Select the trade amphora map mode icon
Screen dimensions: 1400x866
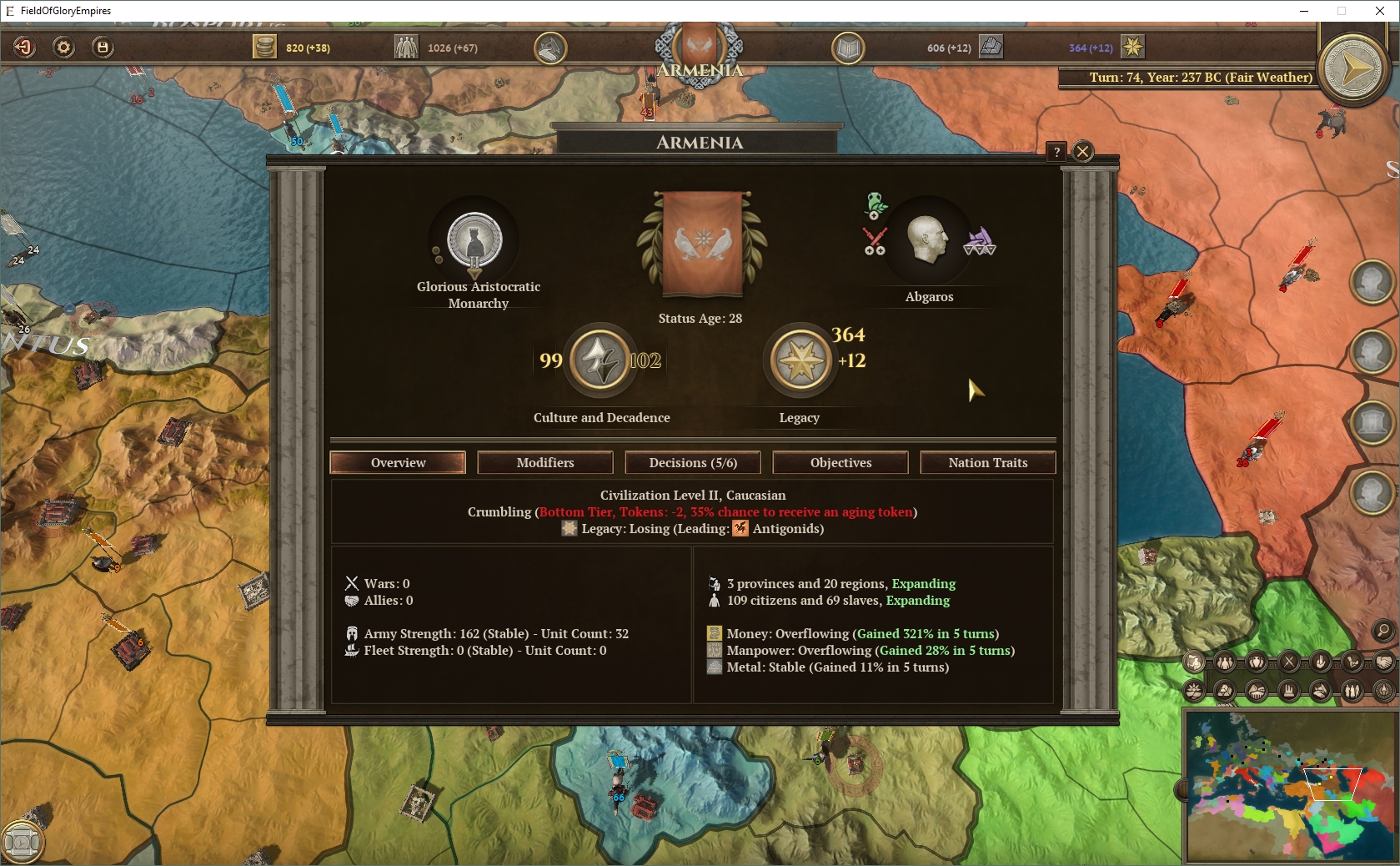click(x=1257, y=663)
